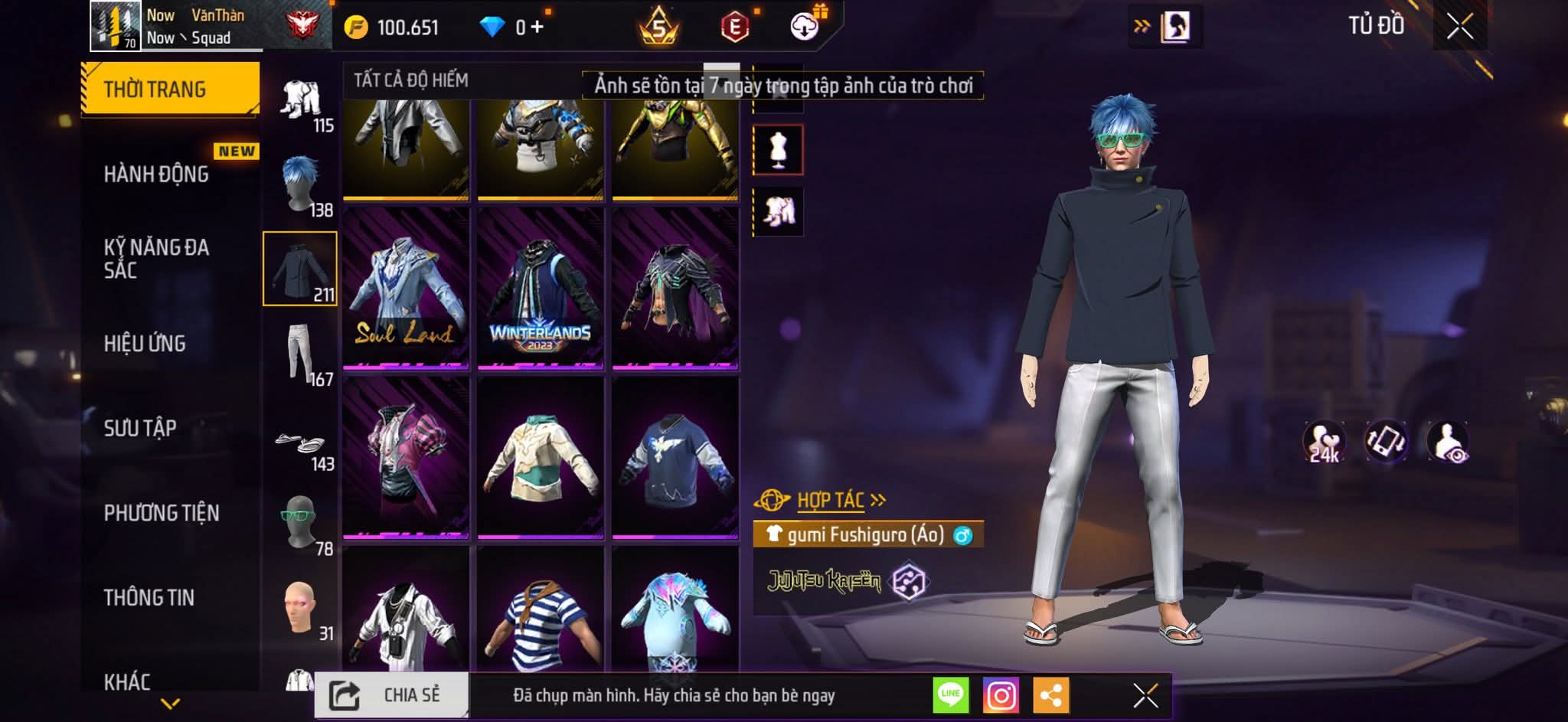Select the blue hair head category
The width and height of the screenshot is (1568, 722).
coord(300,185)
